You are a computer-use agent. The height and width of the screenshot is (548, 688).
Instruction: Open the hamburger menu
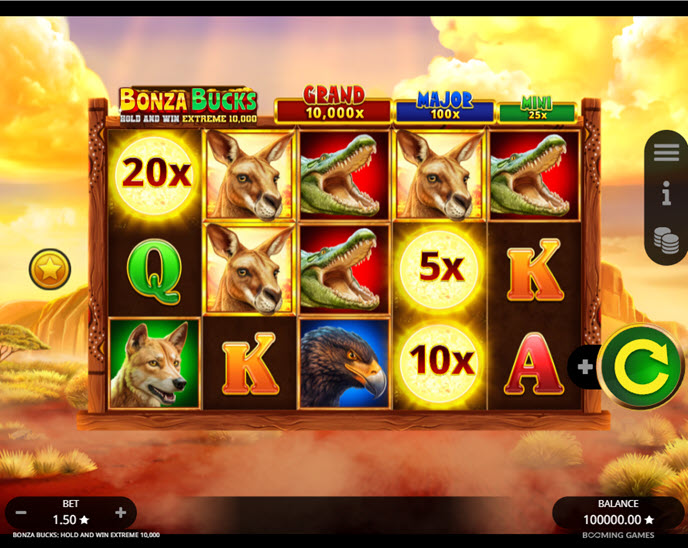click(666, 153)
